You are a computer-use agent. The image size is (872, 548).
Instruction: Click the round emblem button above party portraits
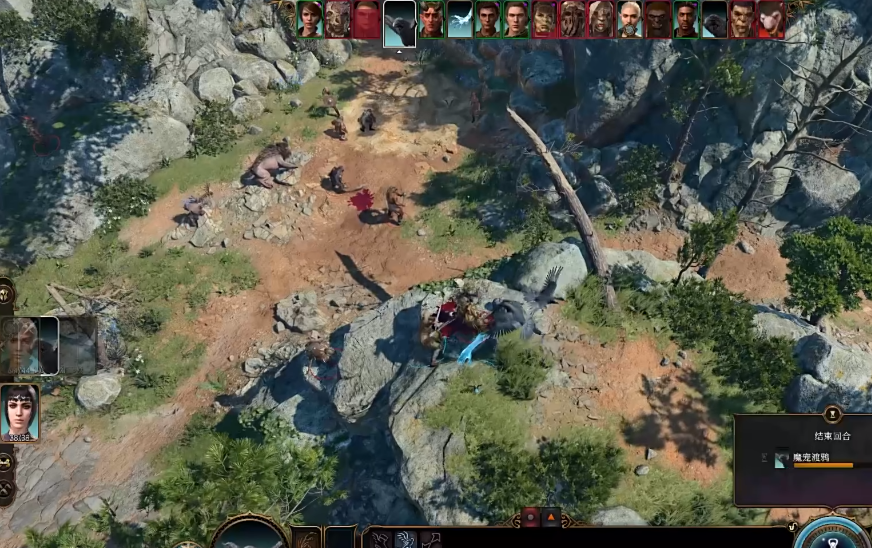[6, 293]
